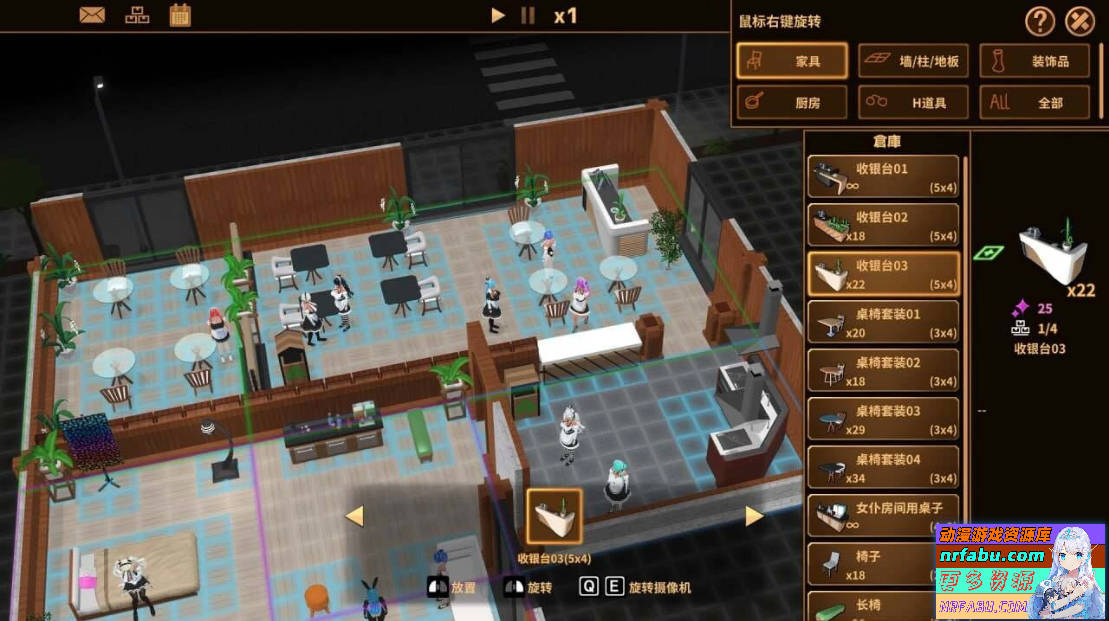The width and height of the screenshot is (1109, 621).
Task: Open the calendar icon
Action: [x=180, y=15]
